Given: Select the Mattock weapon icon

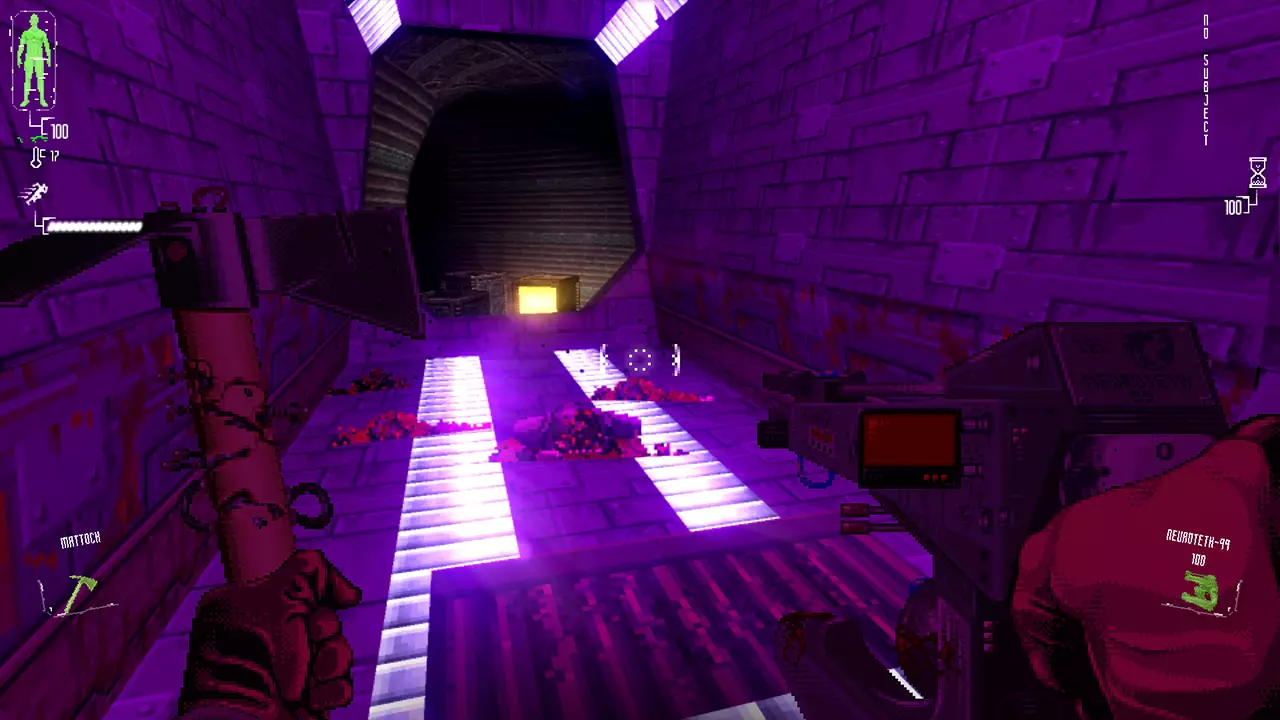Looking at the screenshot, I should pos(78,592).
